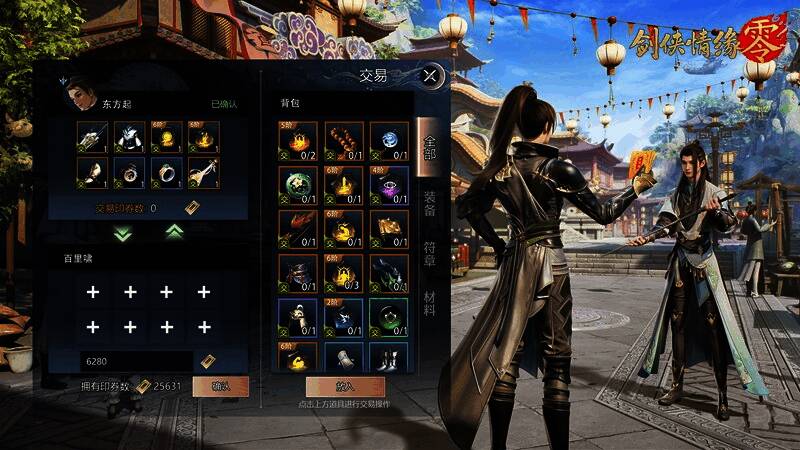The image size is (800, 450).
Task: Click the downward green double-arrow
Action: pyautogui.click(x=124, y=233)
